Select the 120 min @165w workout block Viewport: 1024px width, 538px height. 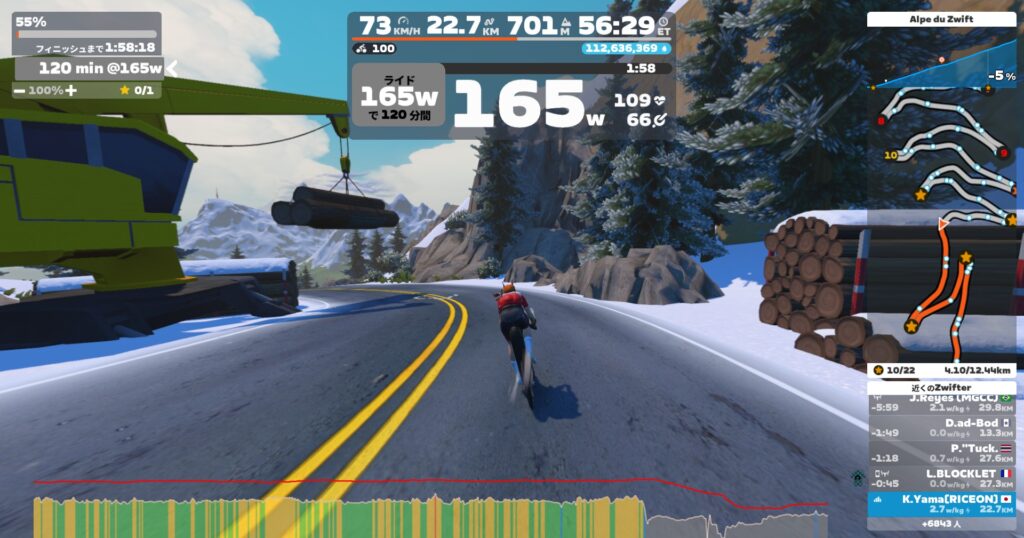[x=88, y=68]
